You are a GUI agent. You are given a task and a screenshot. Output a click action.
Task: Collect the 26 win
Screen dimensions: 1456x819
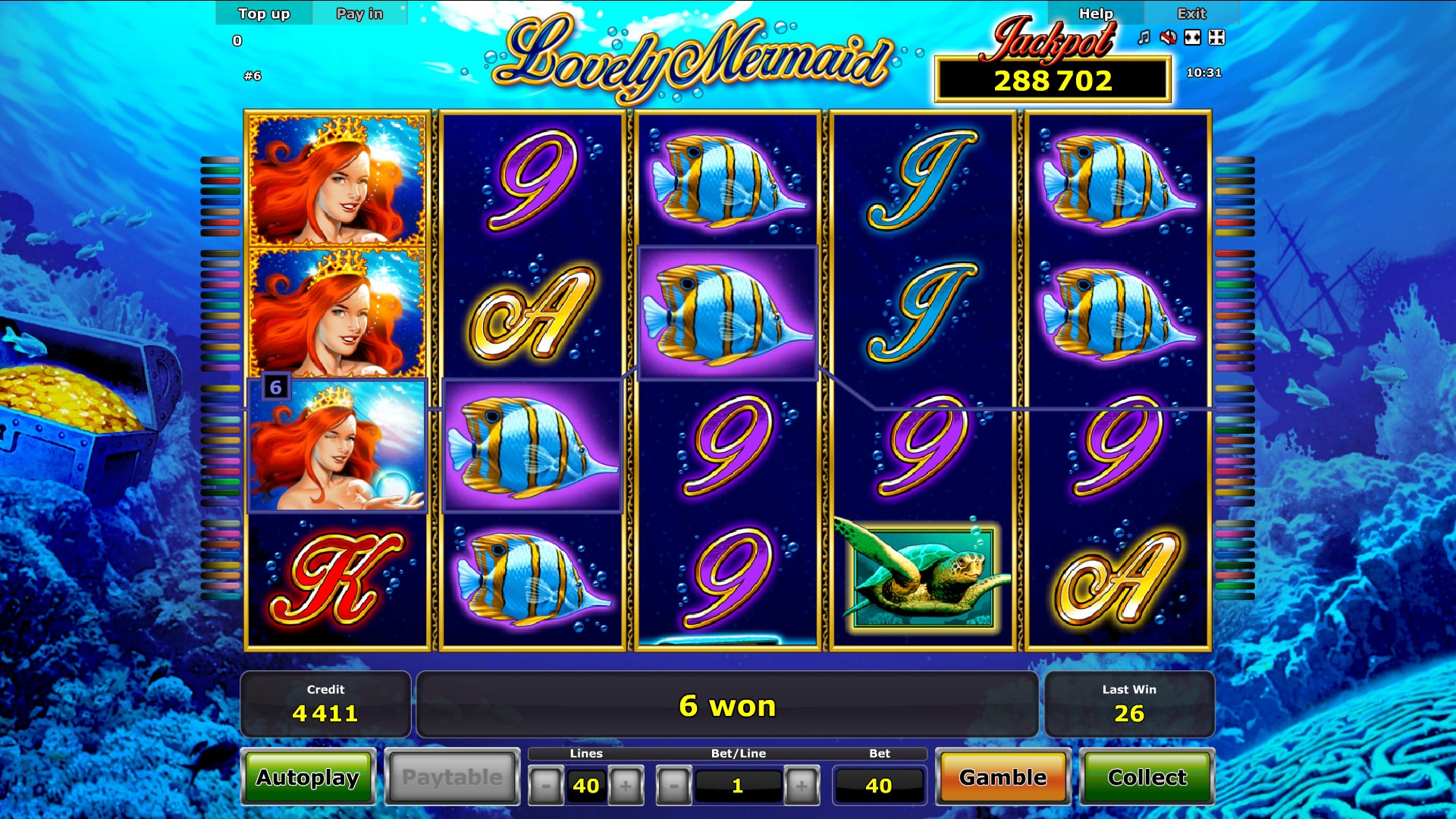click(1147, 777)
